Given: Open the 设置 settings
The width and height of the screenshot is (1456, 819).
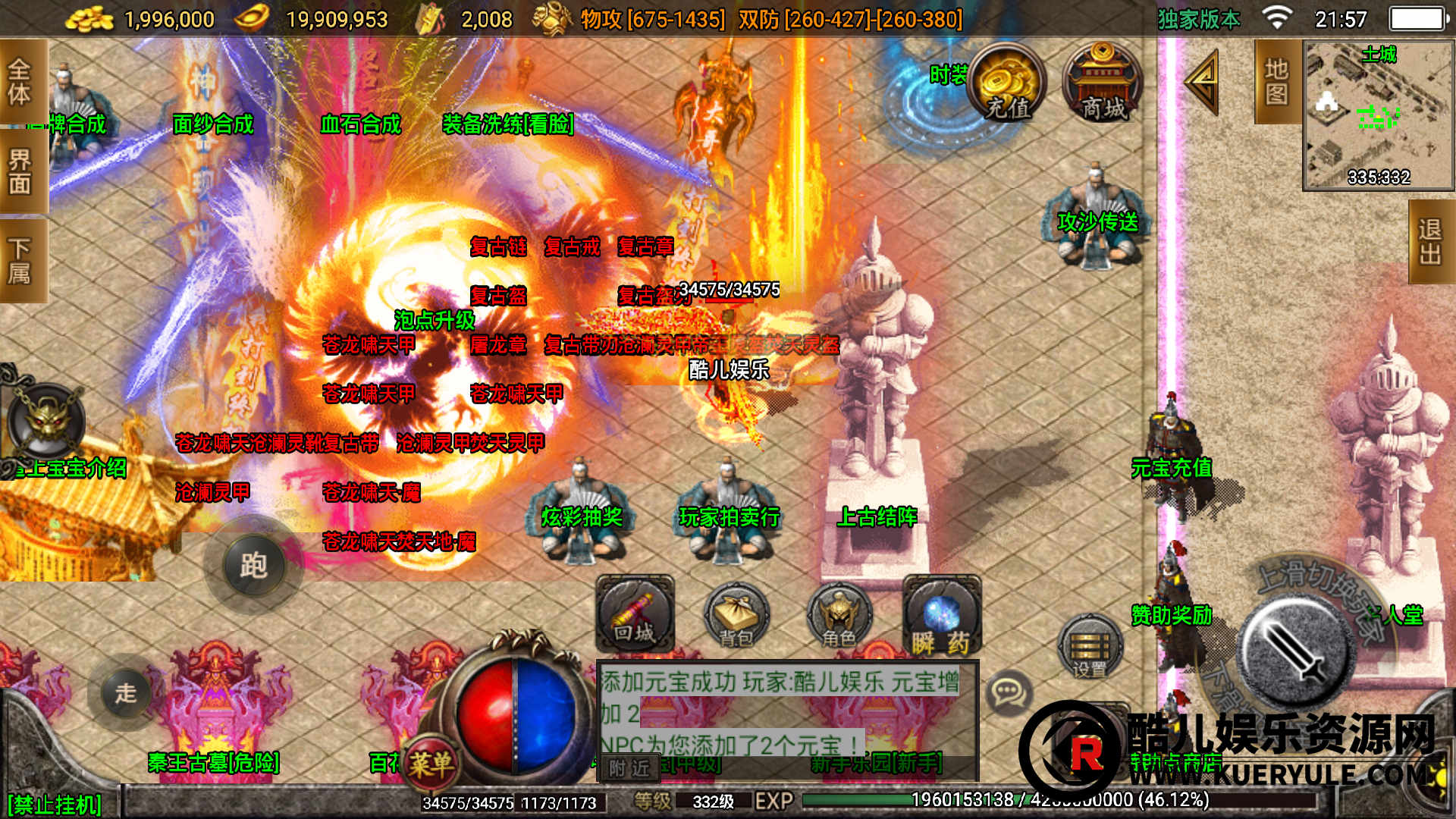Looking at the screenshot, I should click(x=1090, y=646).
